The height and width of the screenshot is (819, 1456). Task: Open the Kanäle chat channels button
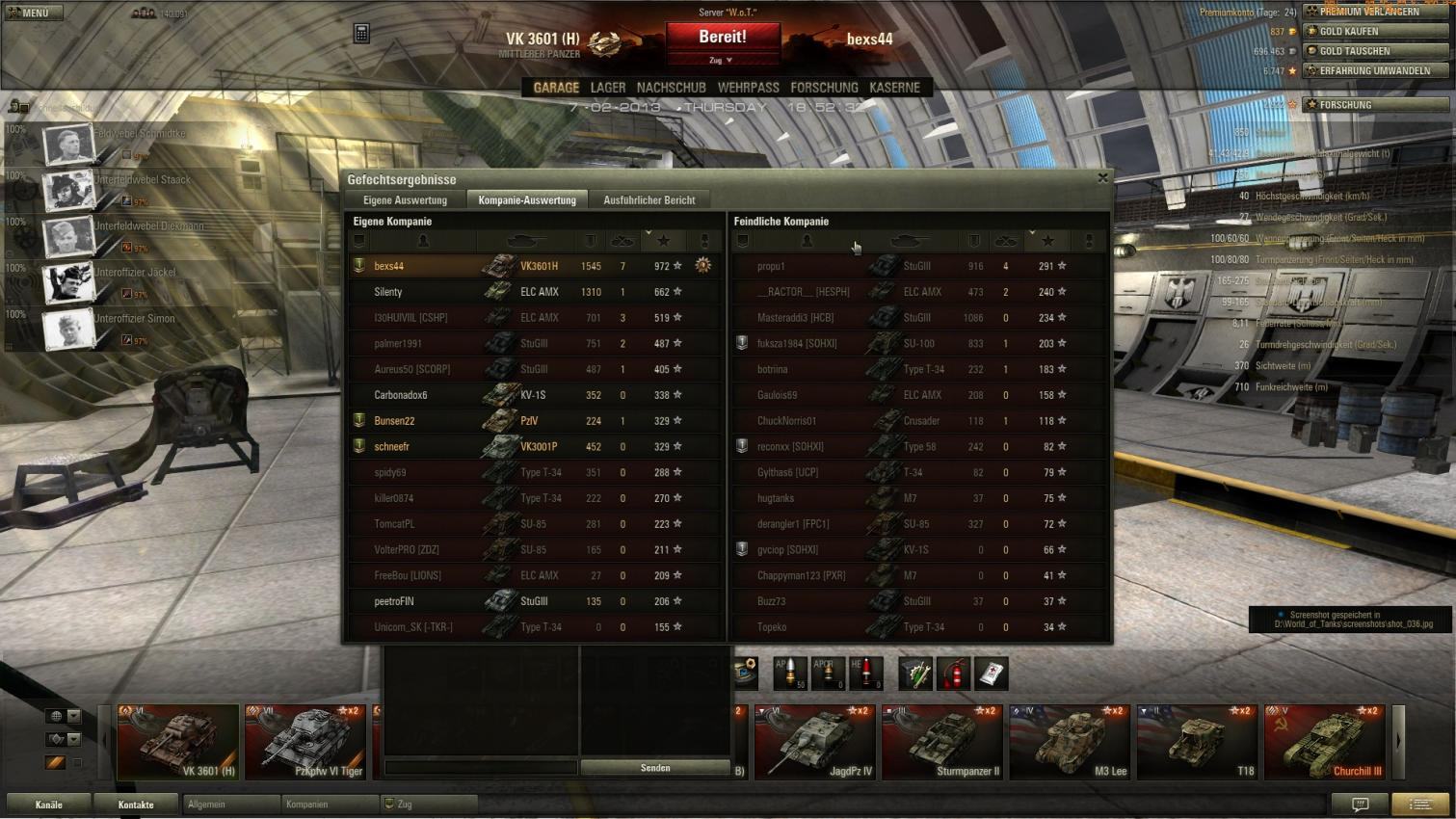[x=49, y=805]
